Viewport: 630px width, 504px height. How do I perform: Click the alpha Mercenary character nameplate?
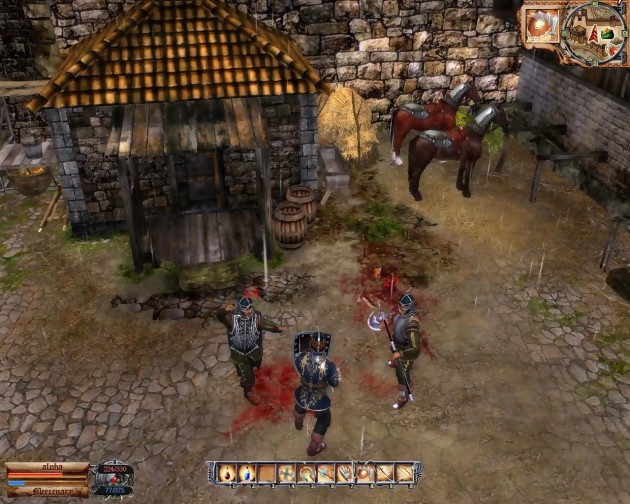tap(47, 479)
